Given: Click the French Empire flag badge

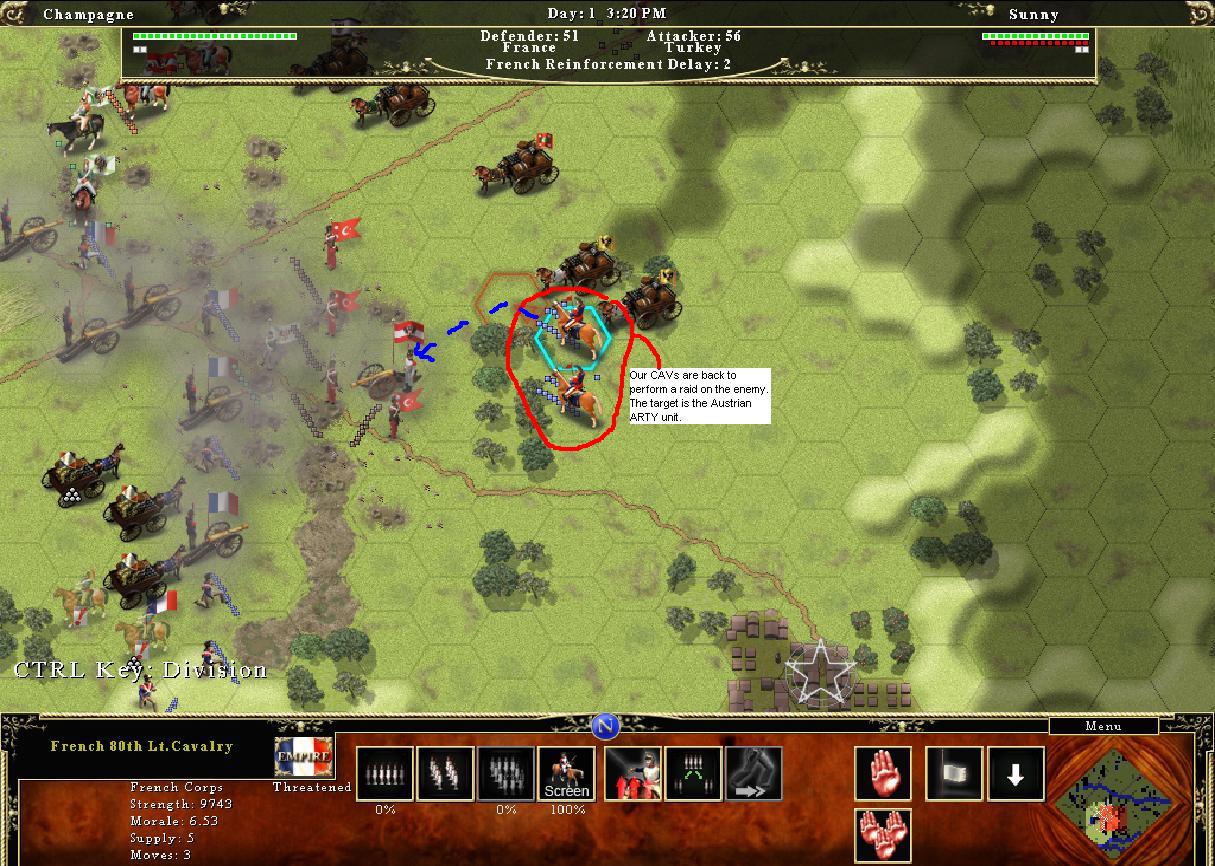Looking at the screenshot, I should tap(303, 759).
